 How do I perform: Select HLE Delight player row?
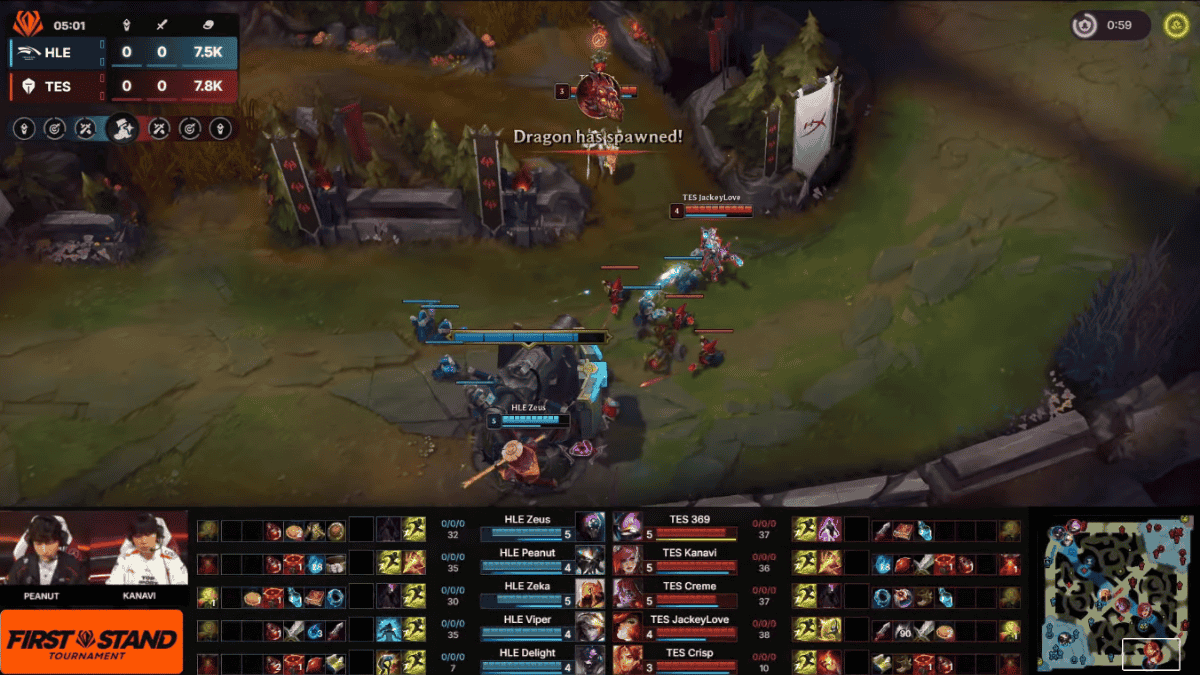528,660
